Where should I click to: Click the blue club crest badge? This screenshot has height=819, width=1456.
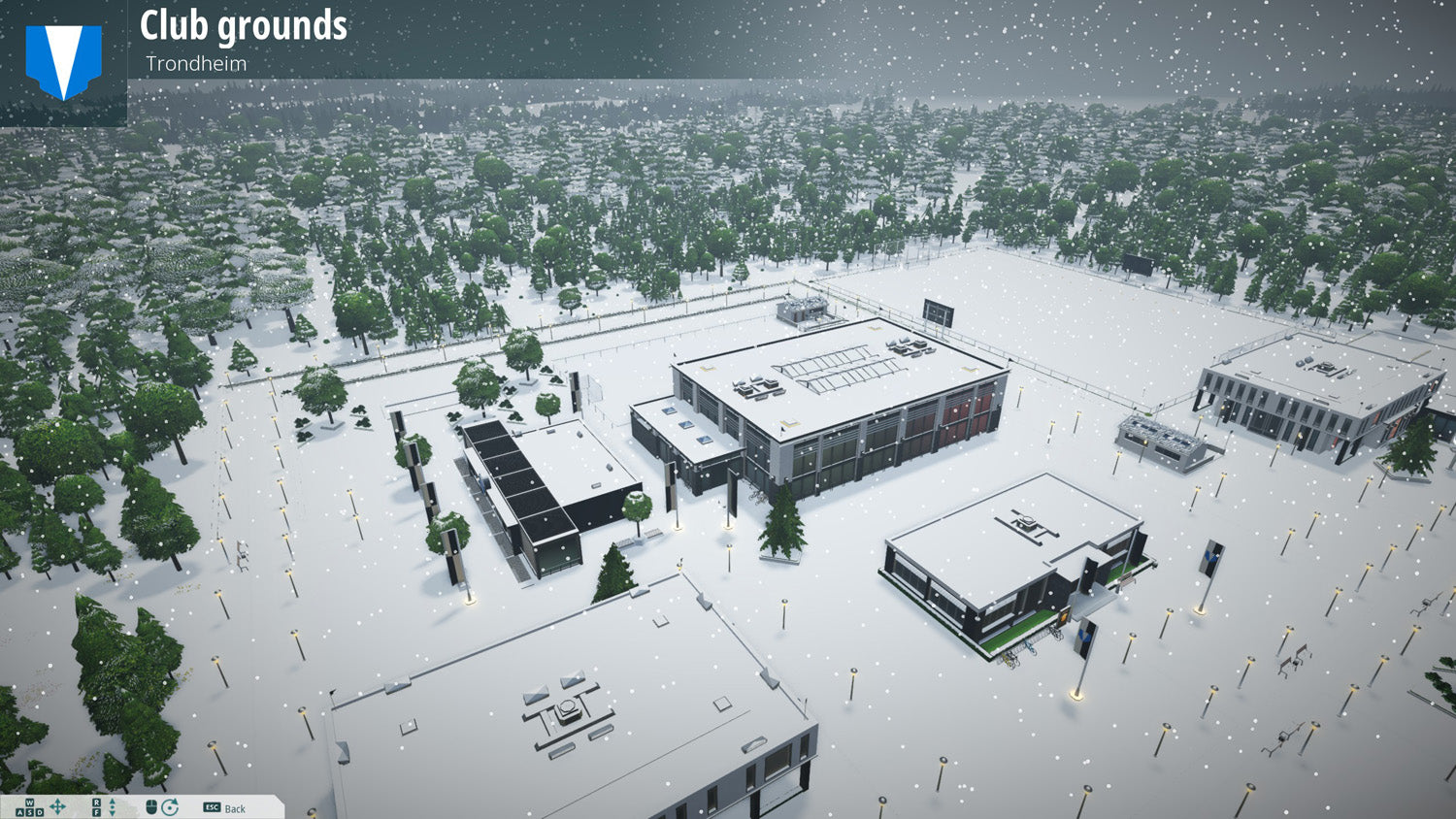[64, 61]
